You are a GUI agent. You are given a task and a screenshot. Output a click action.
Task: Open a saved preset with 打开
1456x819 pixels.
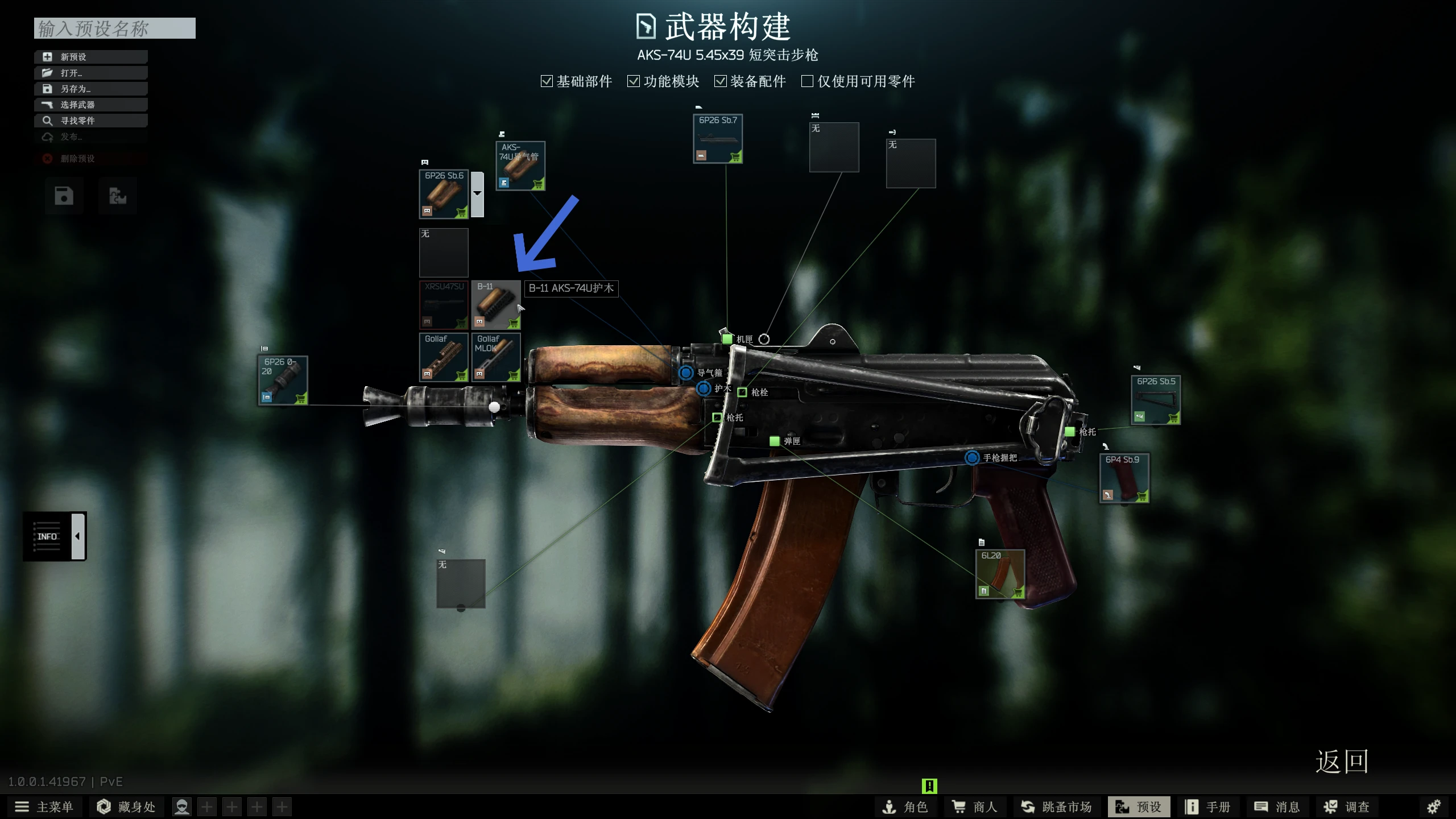point(91,73)
